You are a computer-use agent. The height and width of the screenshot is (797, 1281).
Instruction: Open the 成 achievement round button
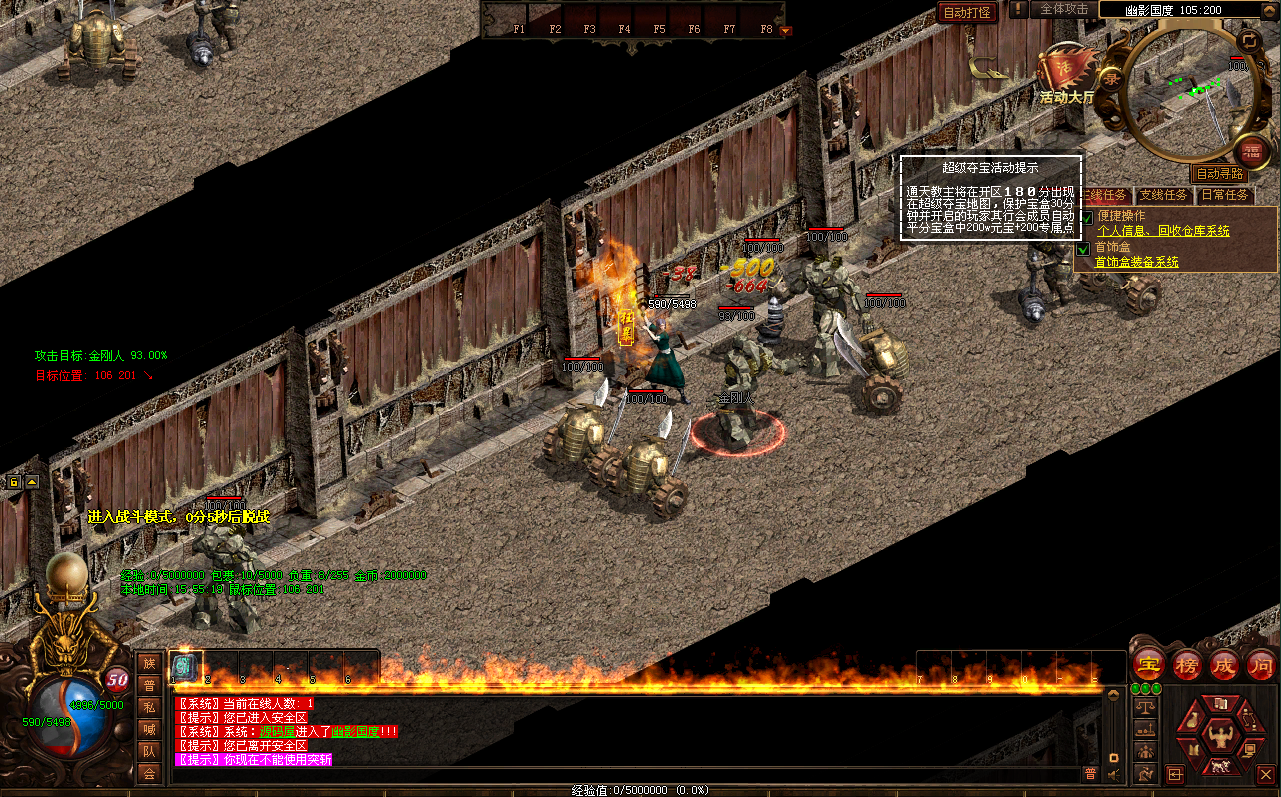[x=1224, y=664]
